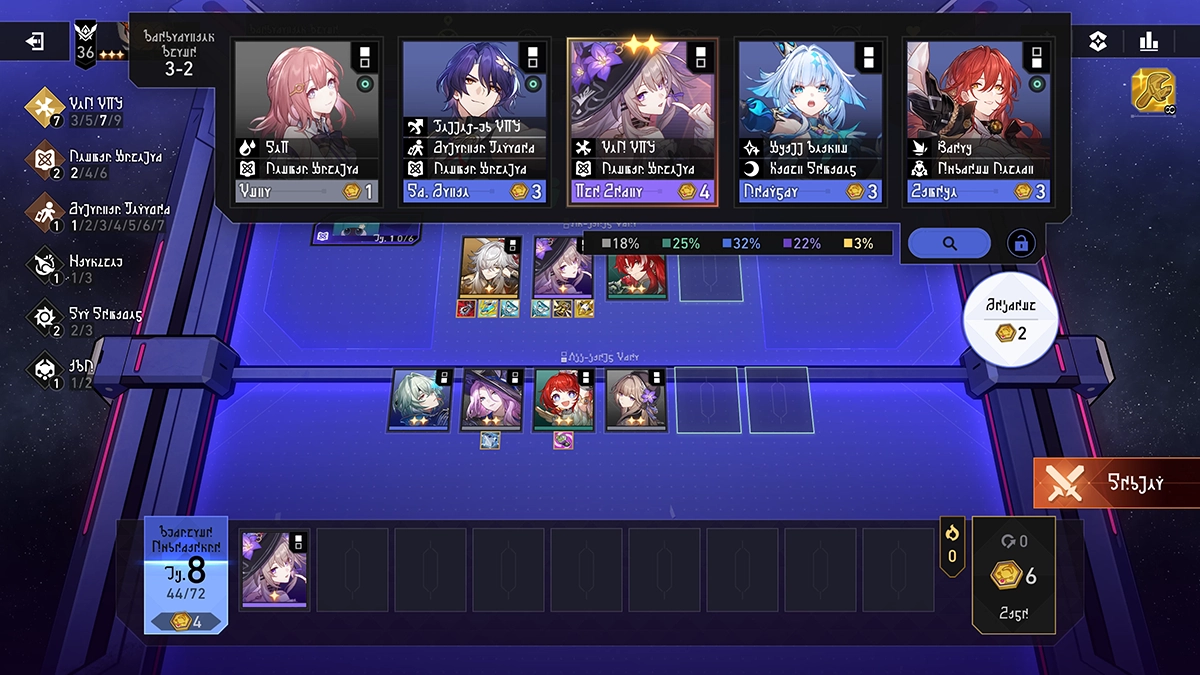Buy the pink-haired character card costing 1
Image resolution: width=1200 pixels, height=675 pixels.
[308, 120]
